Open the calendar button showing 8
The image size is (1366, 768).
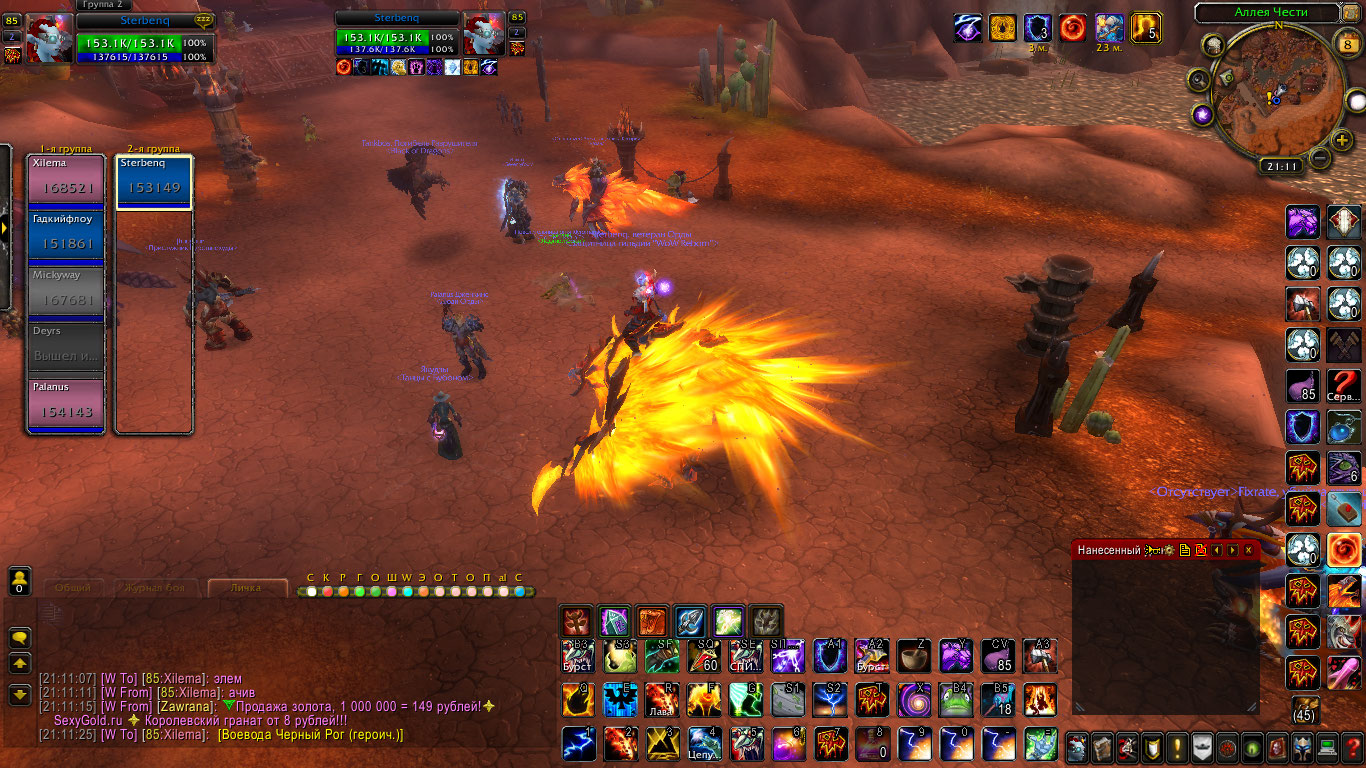(x=1347, y=43)
